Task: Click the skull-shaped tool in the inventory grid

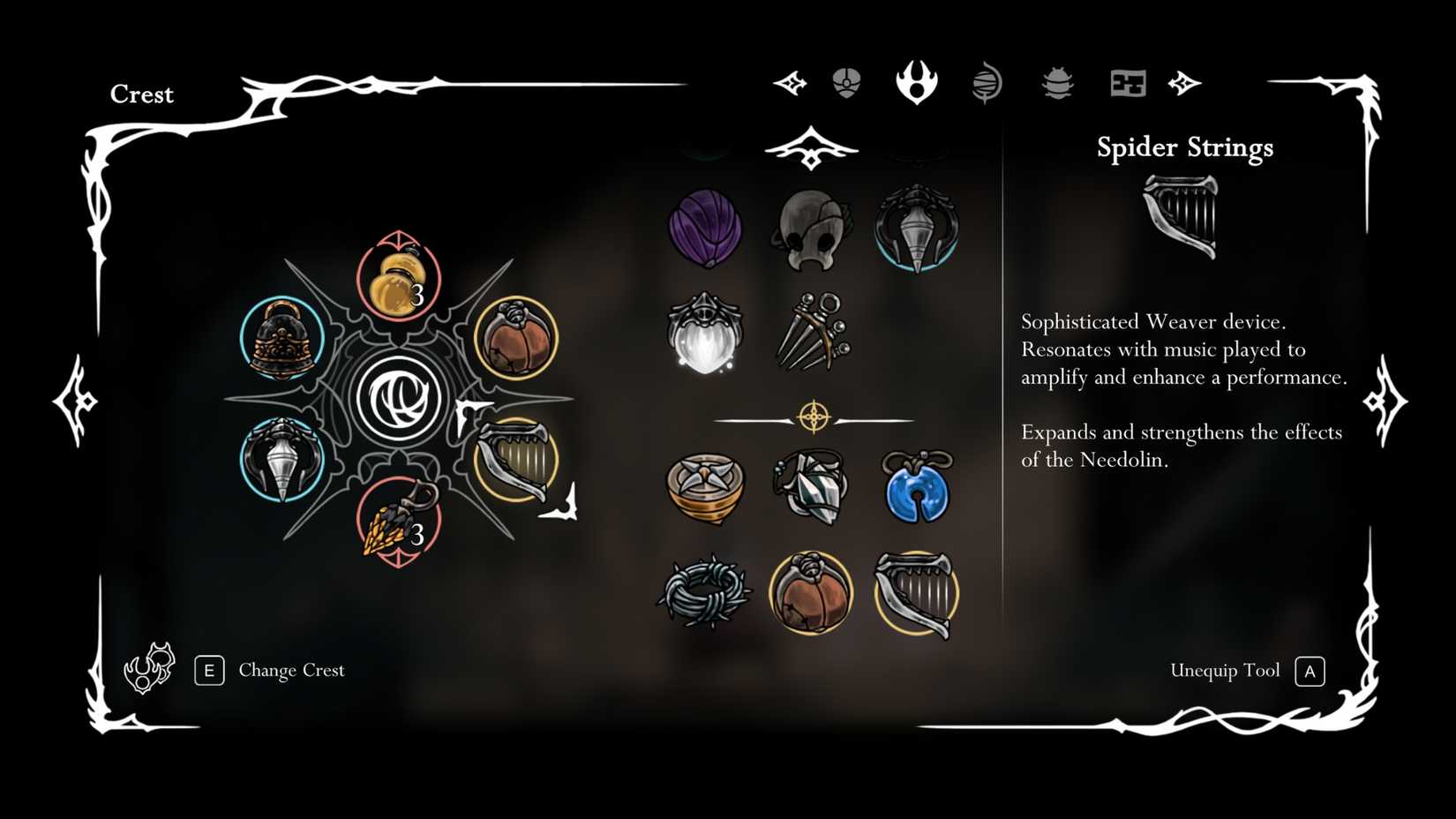Action: point(812,228)
